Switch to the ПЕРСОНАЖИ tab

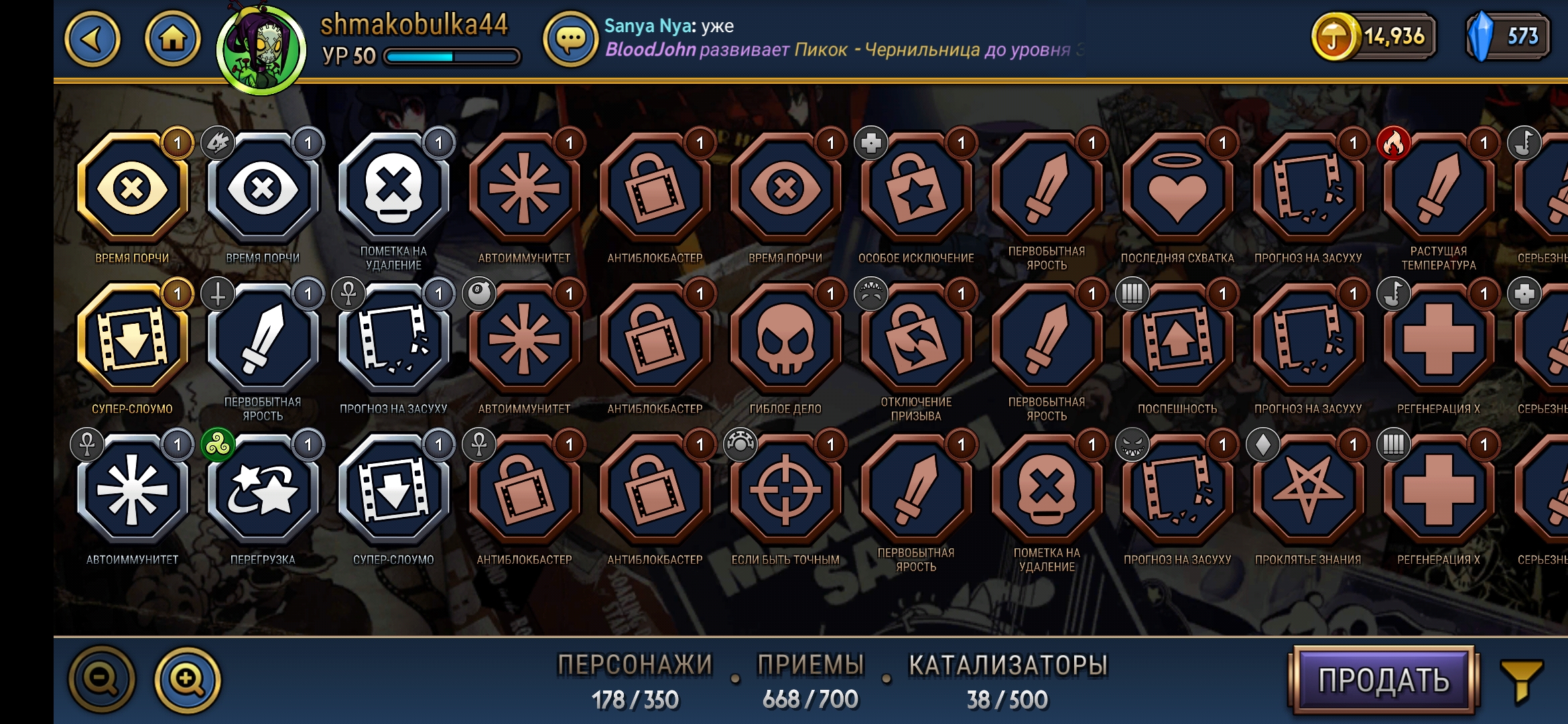[635, 680]
